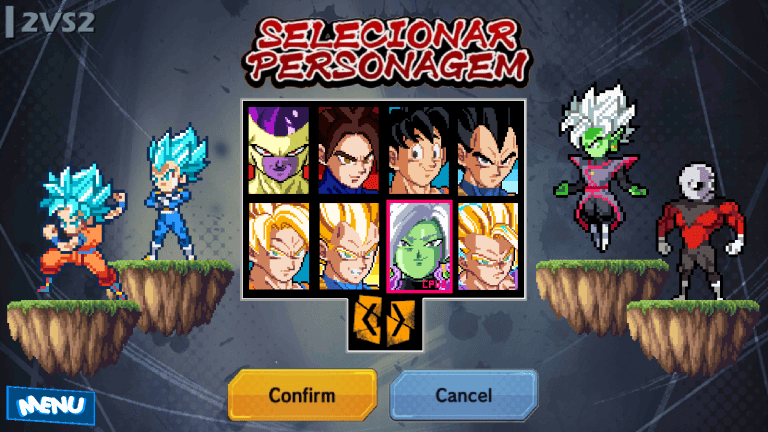Go to next character page arrow

[397, 320]
